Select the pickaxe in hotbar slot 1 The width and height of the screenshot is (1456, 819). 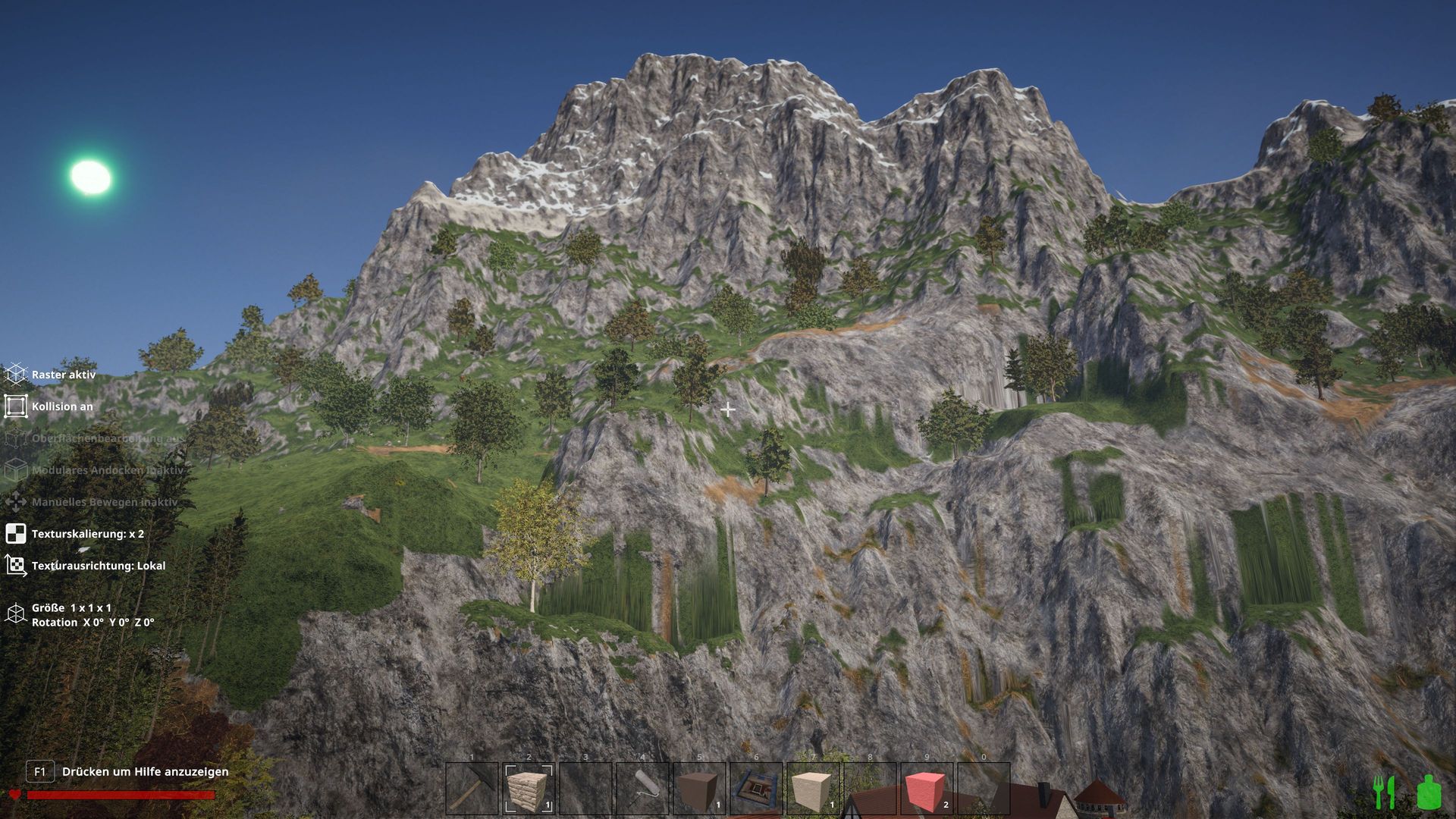[x=472, y=789]
